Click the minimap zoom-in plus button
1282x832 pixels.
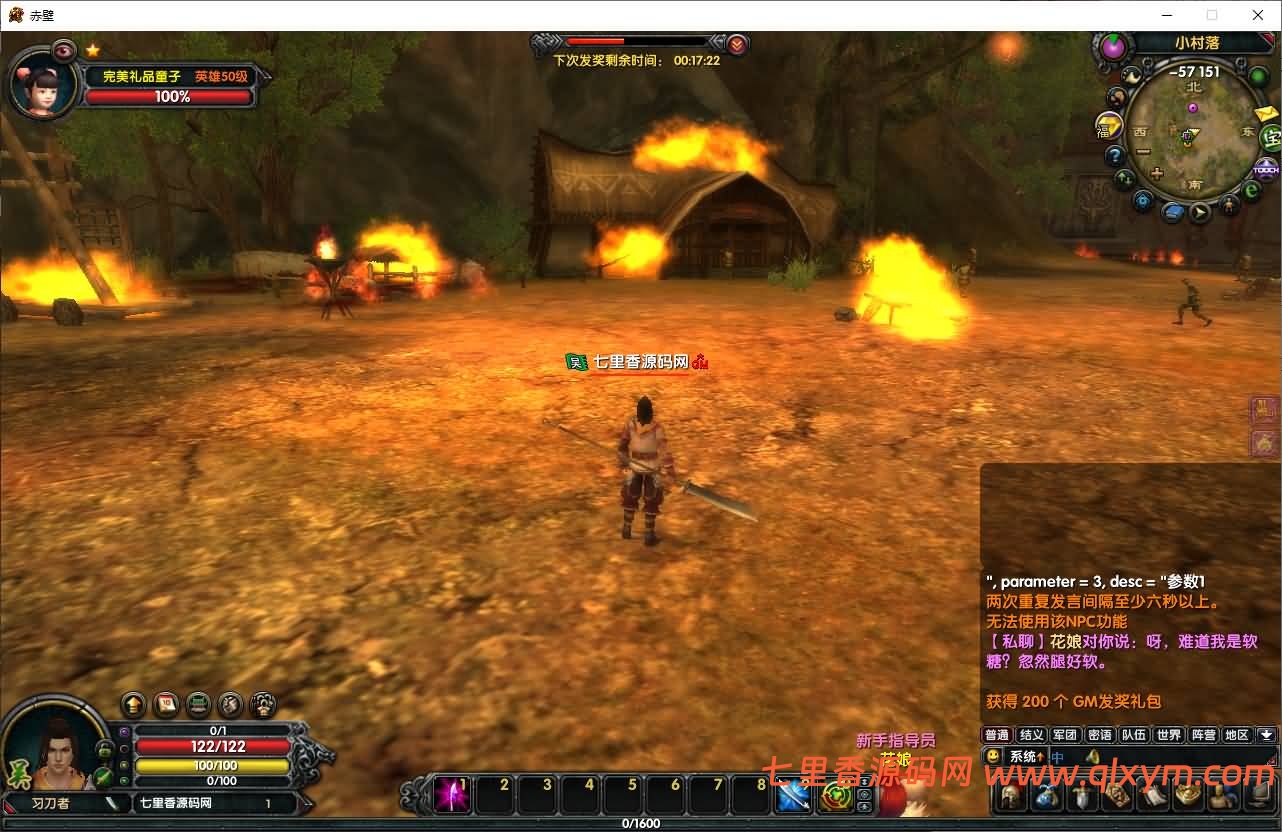[x=1157, y=173]
